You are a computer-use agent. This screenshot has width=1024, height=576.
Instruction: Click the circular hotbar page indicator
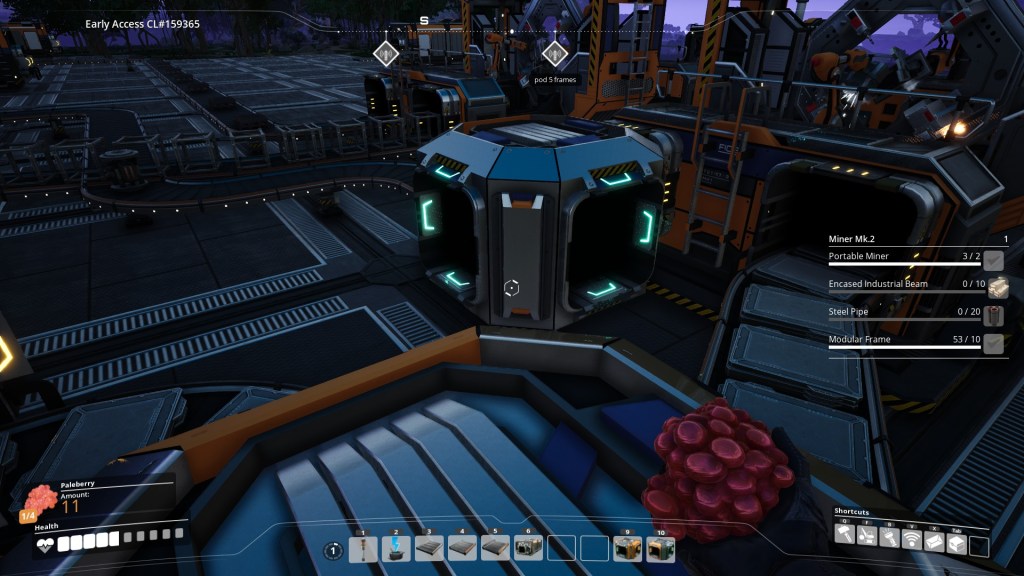pyautogui.click(x=333, y=549)
